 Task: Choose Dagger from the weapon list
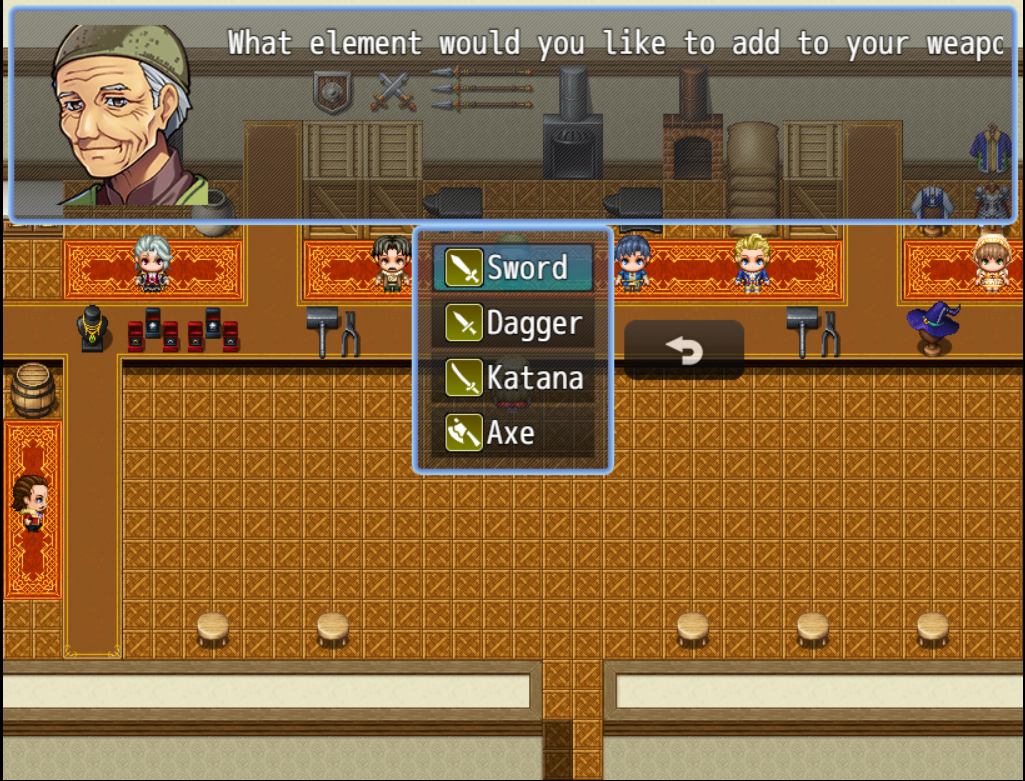click(x=512, y=323)
